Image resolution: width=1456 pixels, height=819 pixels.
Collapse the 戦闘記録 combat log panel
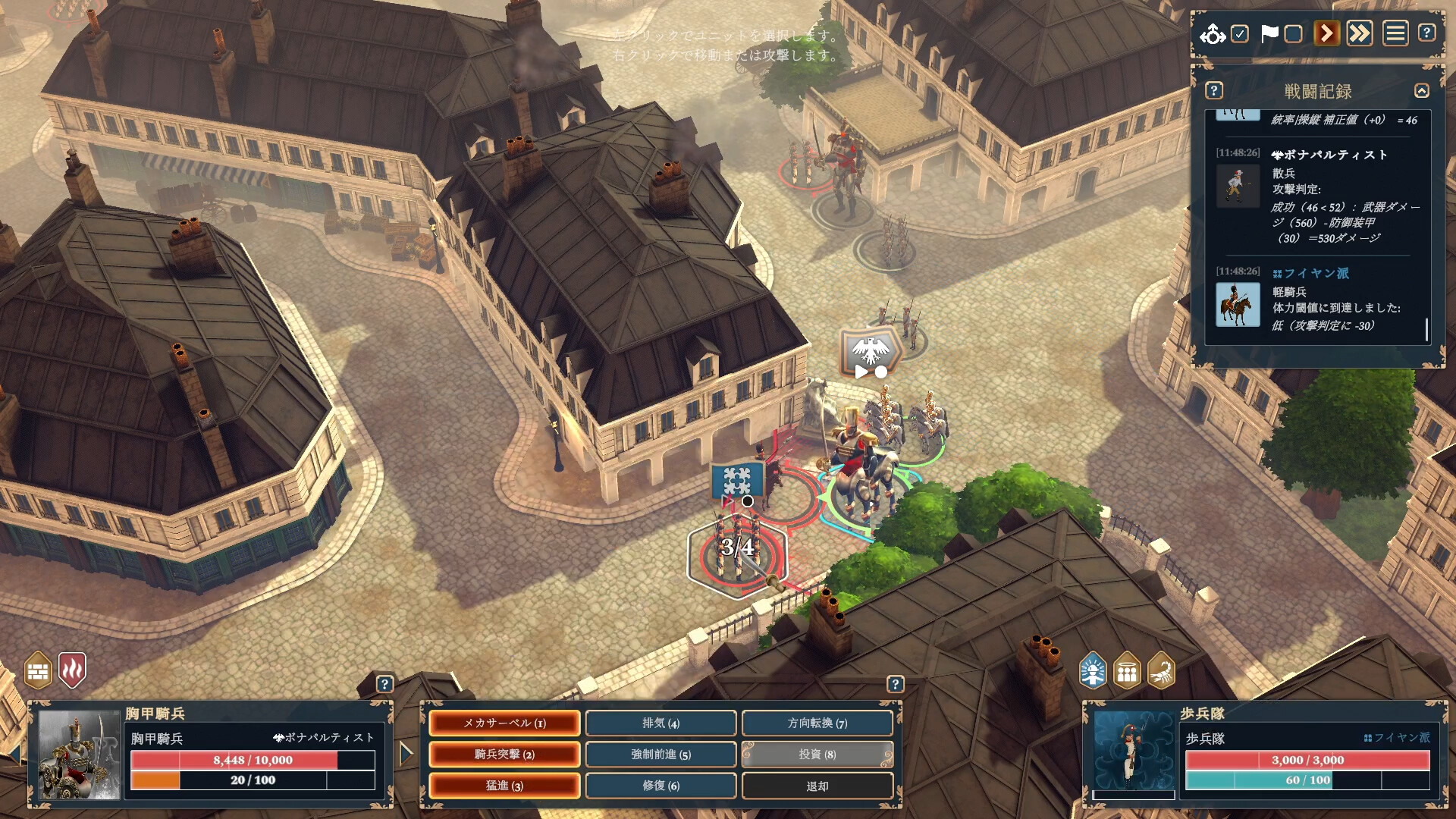(1422, 91)
